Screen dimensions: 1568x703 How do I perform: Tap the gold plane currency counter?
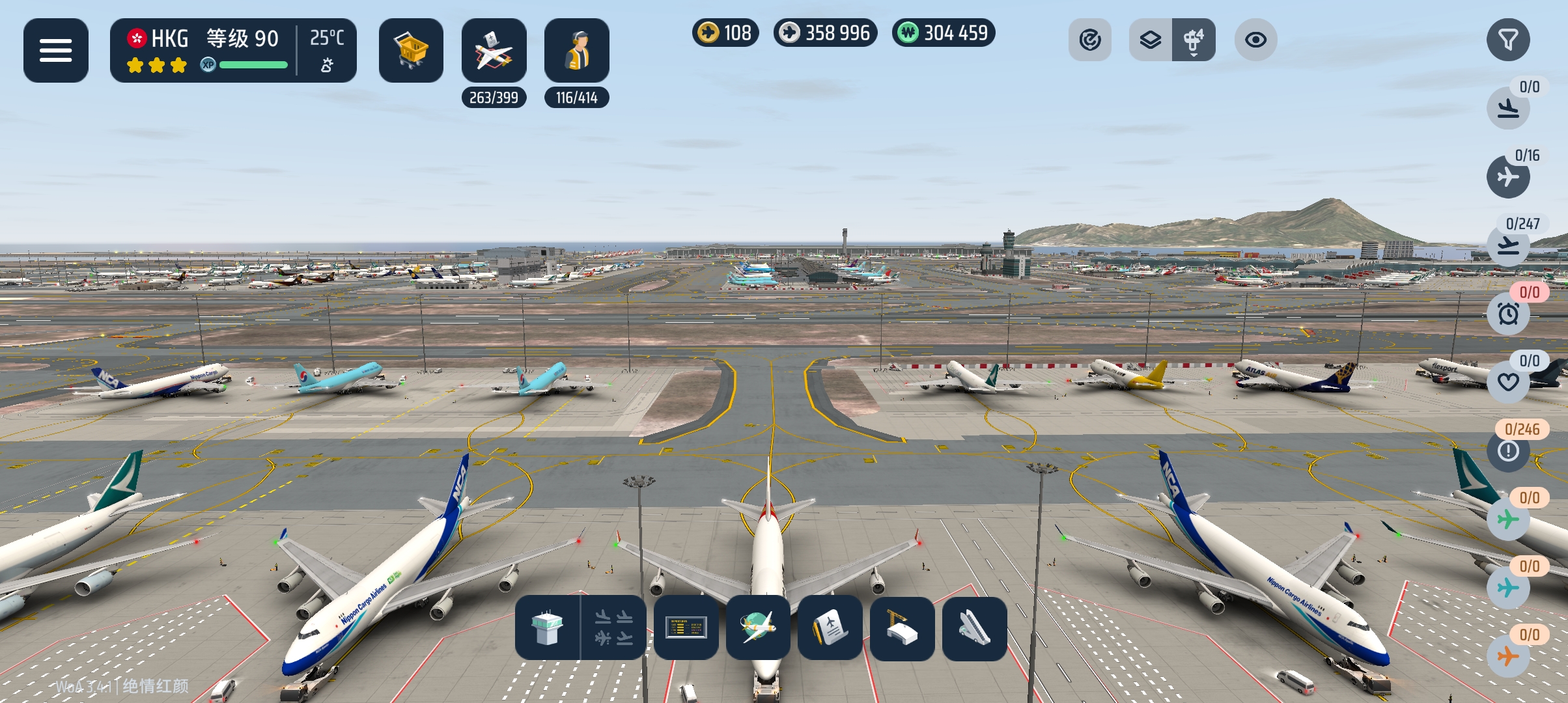(725, 33)
